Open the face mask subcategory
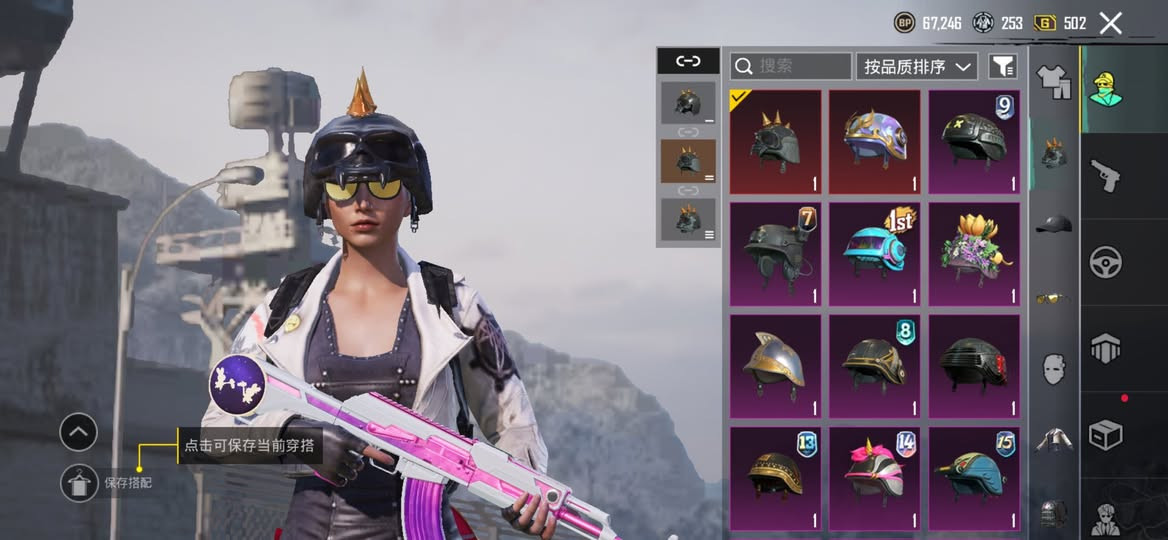 [x=1052, y=368]
